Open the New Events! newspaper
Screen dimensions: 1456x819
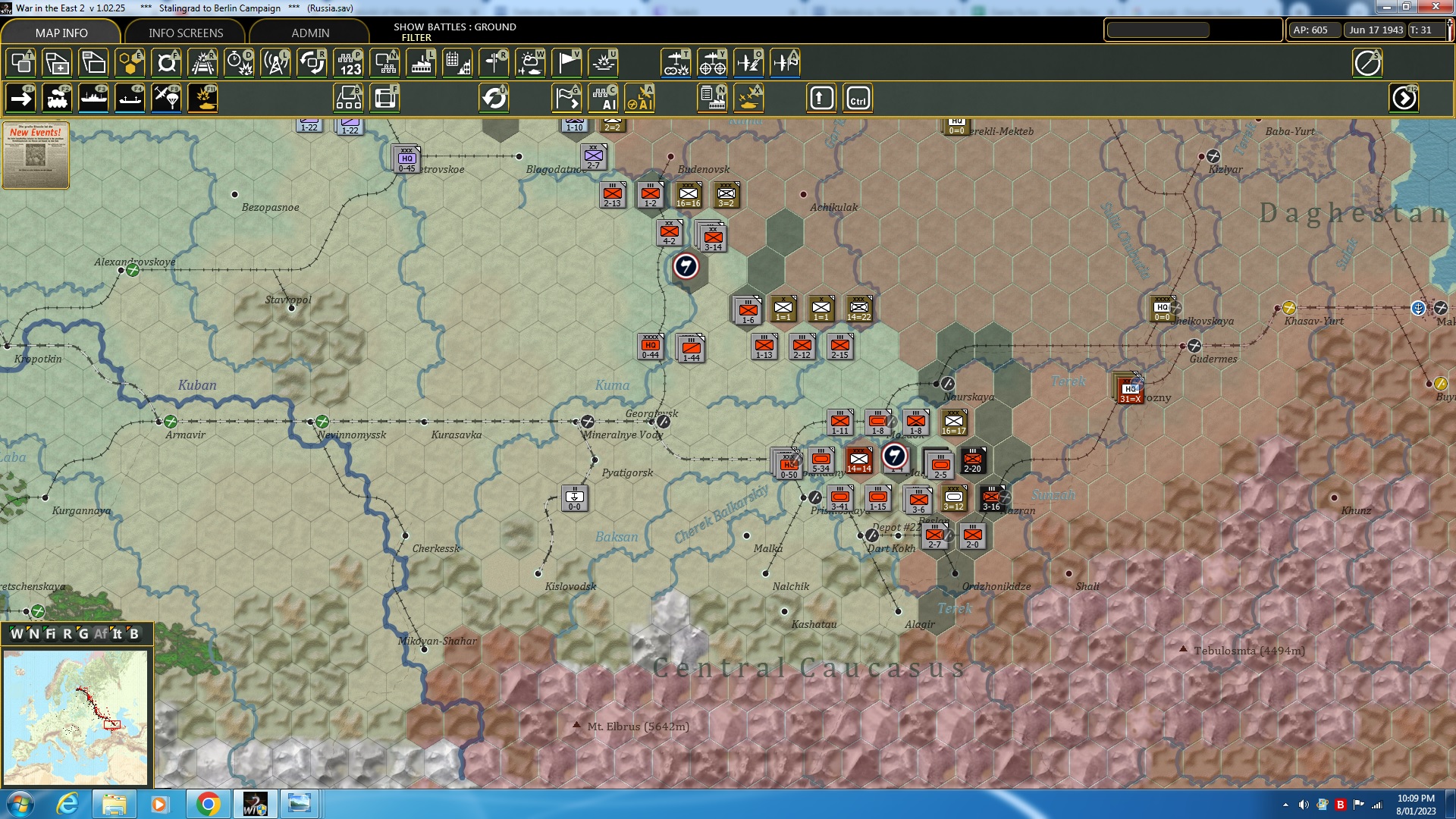(36, 157)
